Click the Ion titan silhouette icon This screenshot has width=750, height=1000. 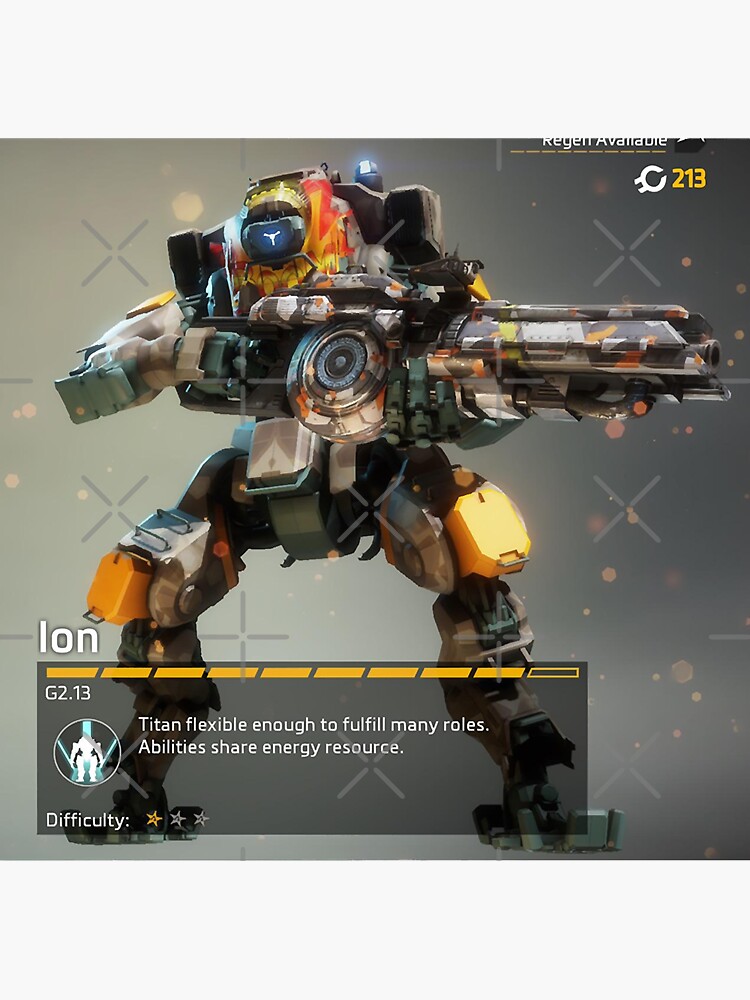click(x=87, y=750)
